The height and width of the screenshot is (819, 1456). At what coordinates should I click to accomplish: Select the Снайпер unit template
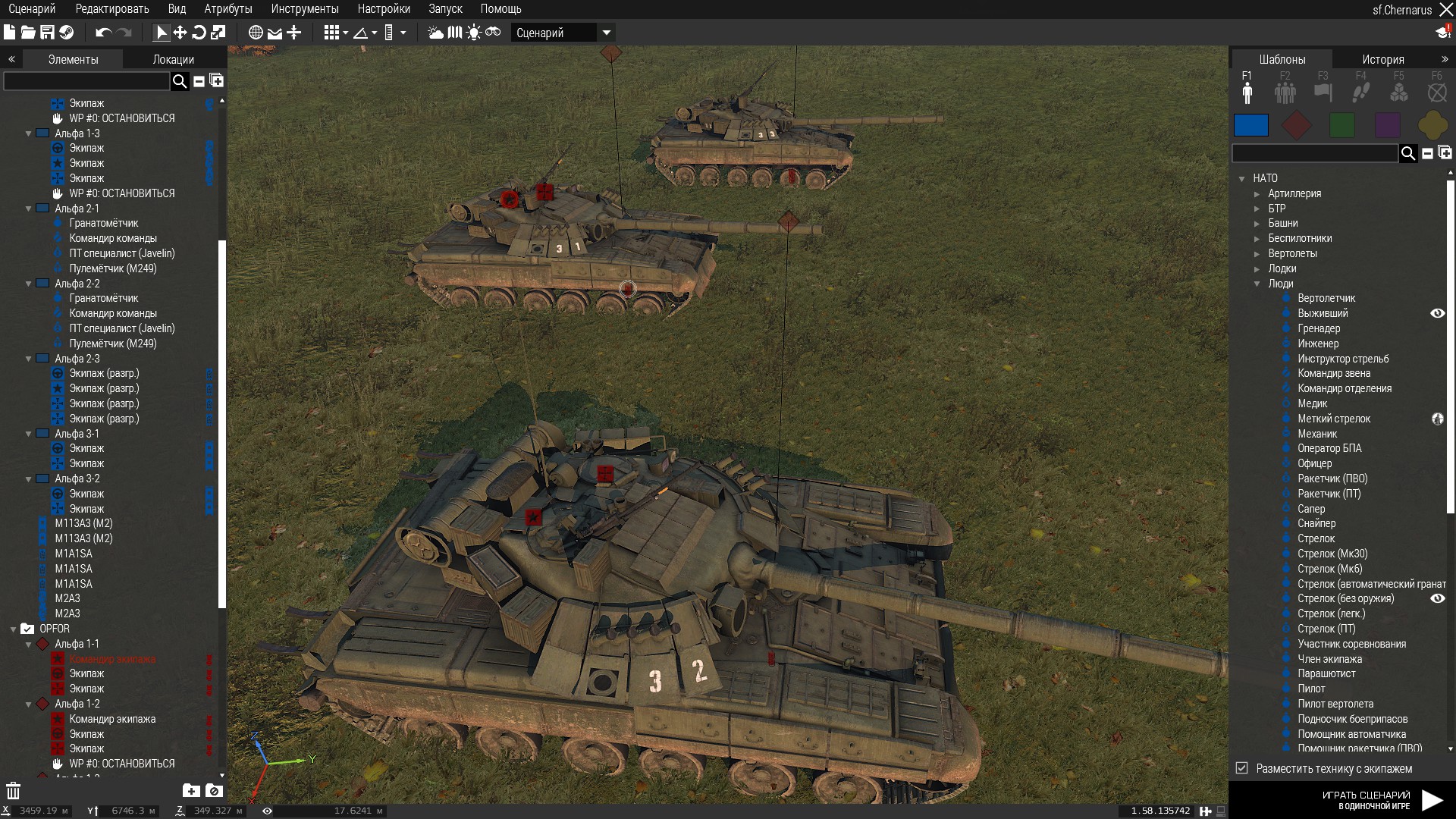pos(1316,523)
